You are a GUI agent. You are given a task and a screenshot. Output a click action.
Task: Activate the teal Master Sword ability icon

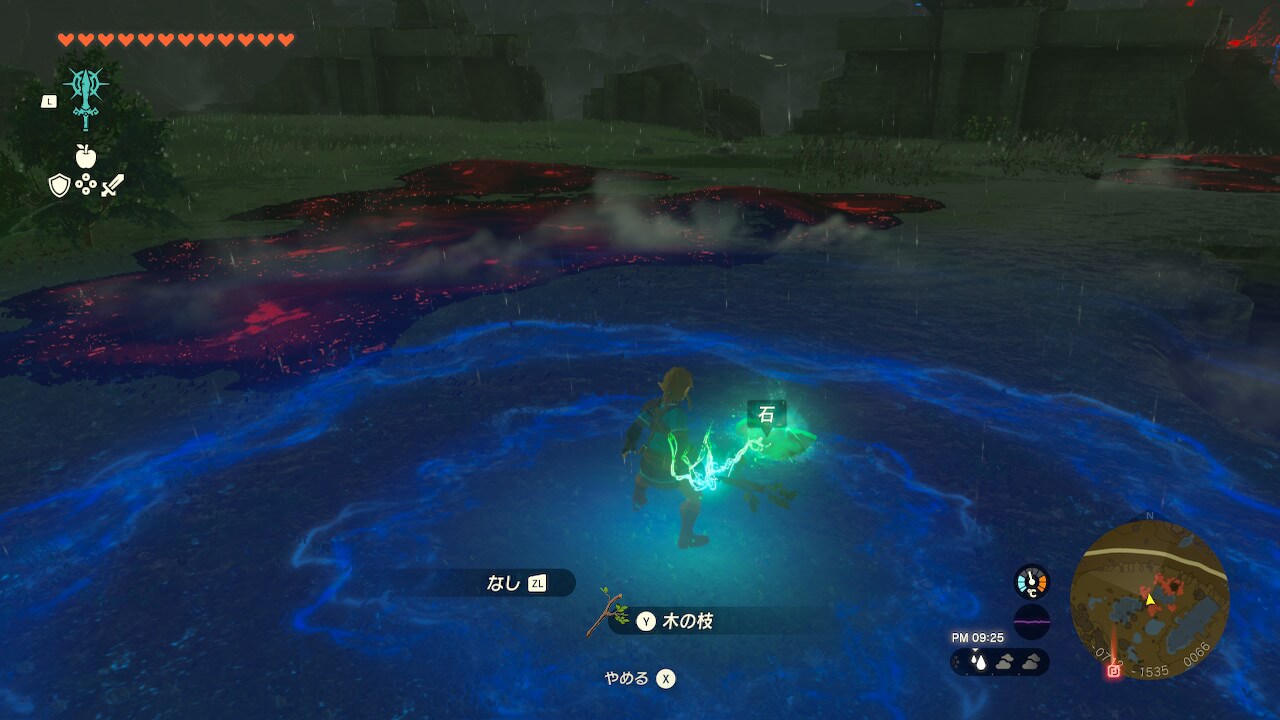(x=86, y=96)
